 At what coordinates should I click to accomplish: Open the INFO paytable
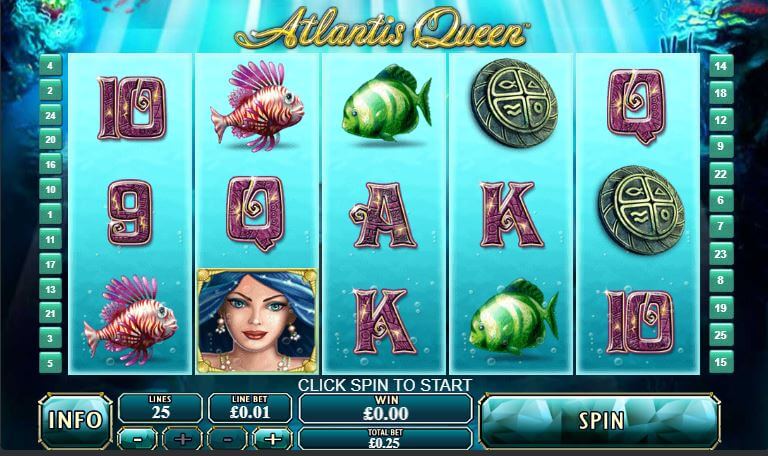[x=75, y=420]
